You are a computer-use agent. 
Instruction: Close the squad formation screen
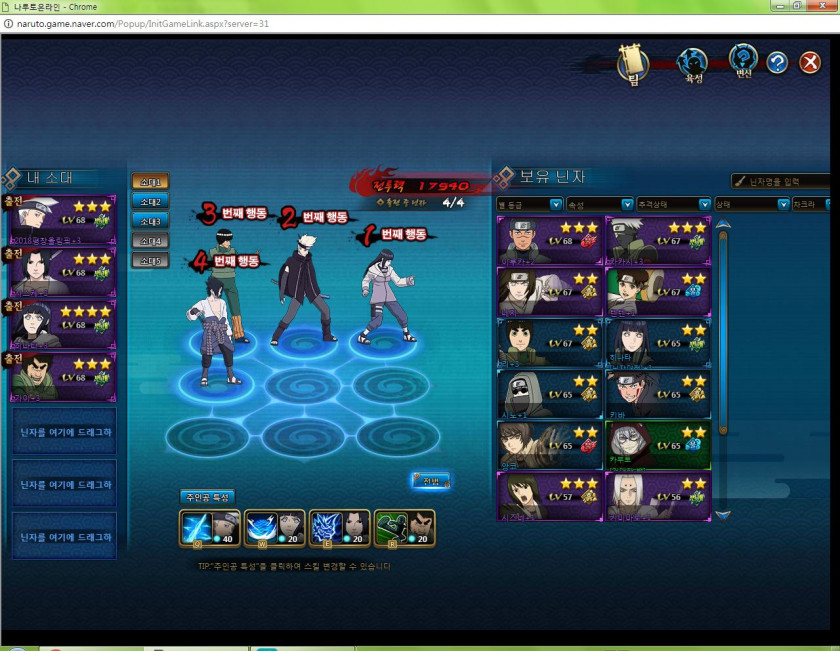810,63
